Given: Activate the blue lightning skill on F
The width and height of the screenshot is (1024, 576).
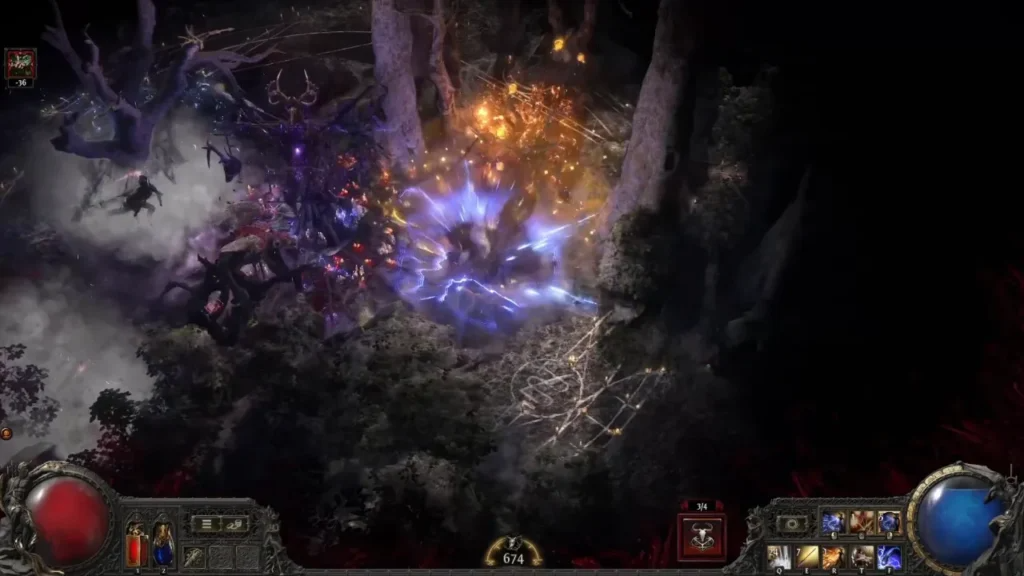Looking at the screenshot, I should point(888,556).
